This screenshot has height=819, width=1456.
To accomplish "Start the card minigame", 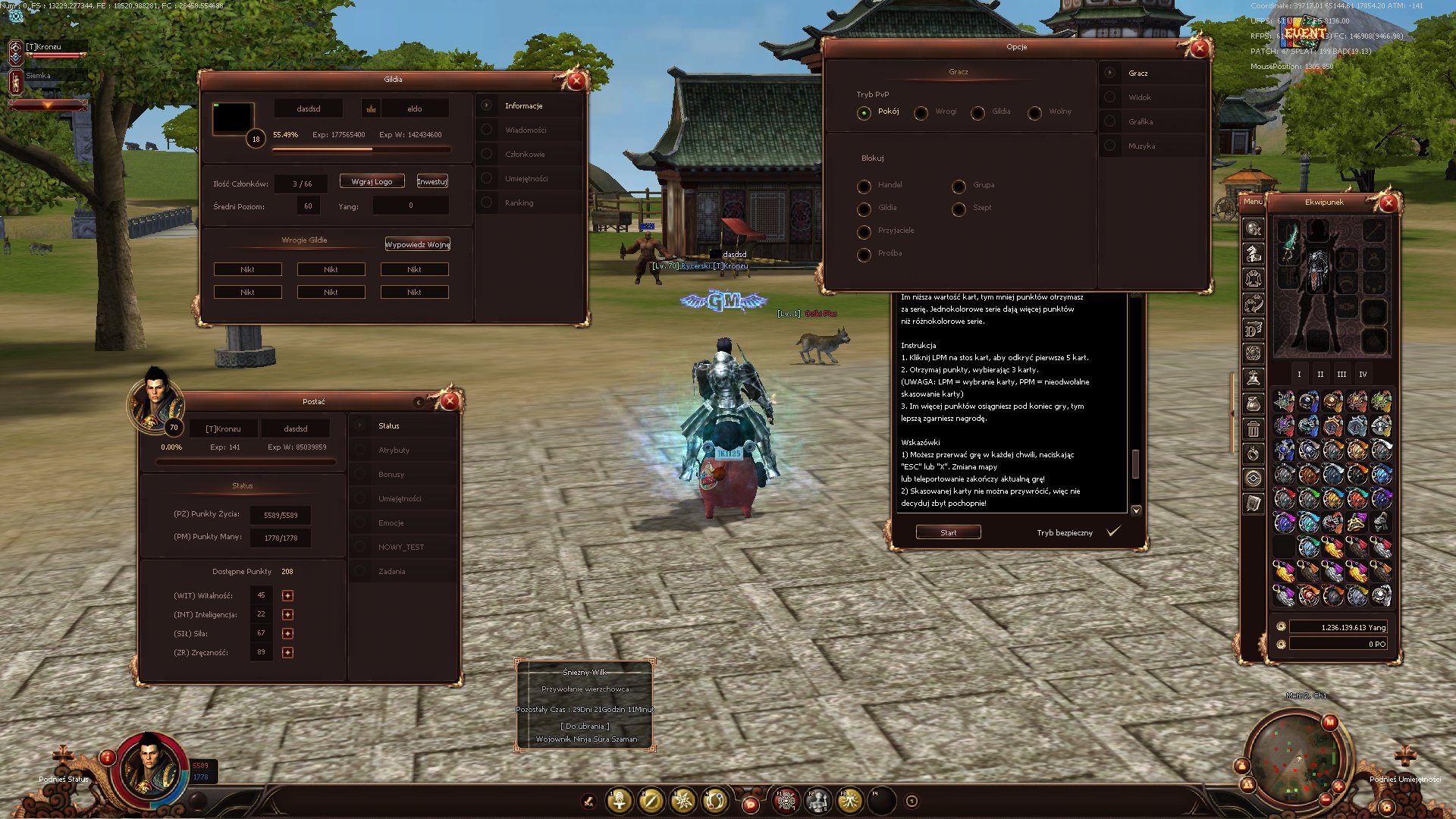I will click(x=948, y=532).
